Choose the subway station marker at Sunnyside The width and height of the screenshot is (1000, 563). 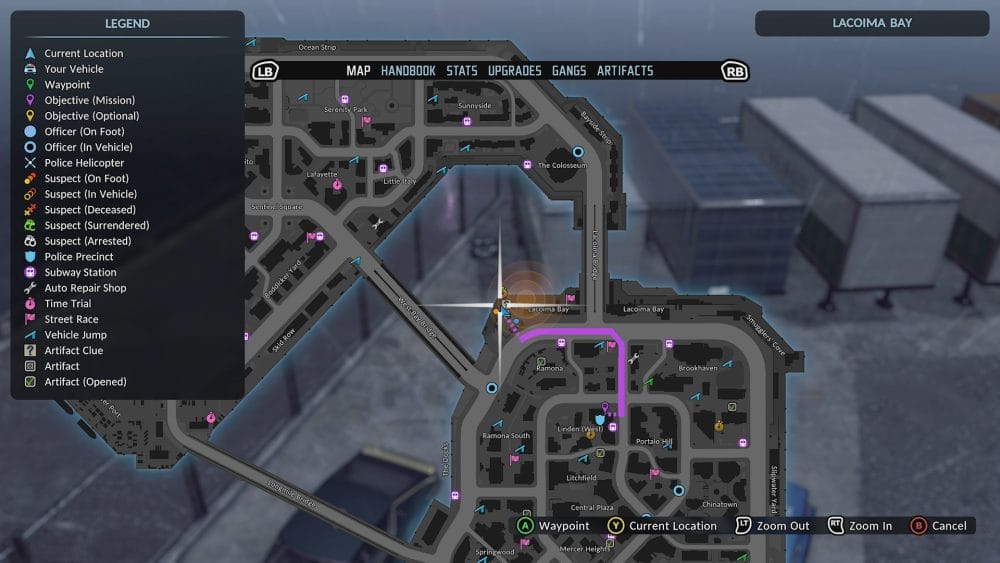467,121
